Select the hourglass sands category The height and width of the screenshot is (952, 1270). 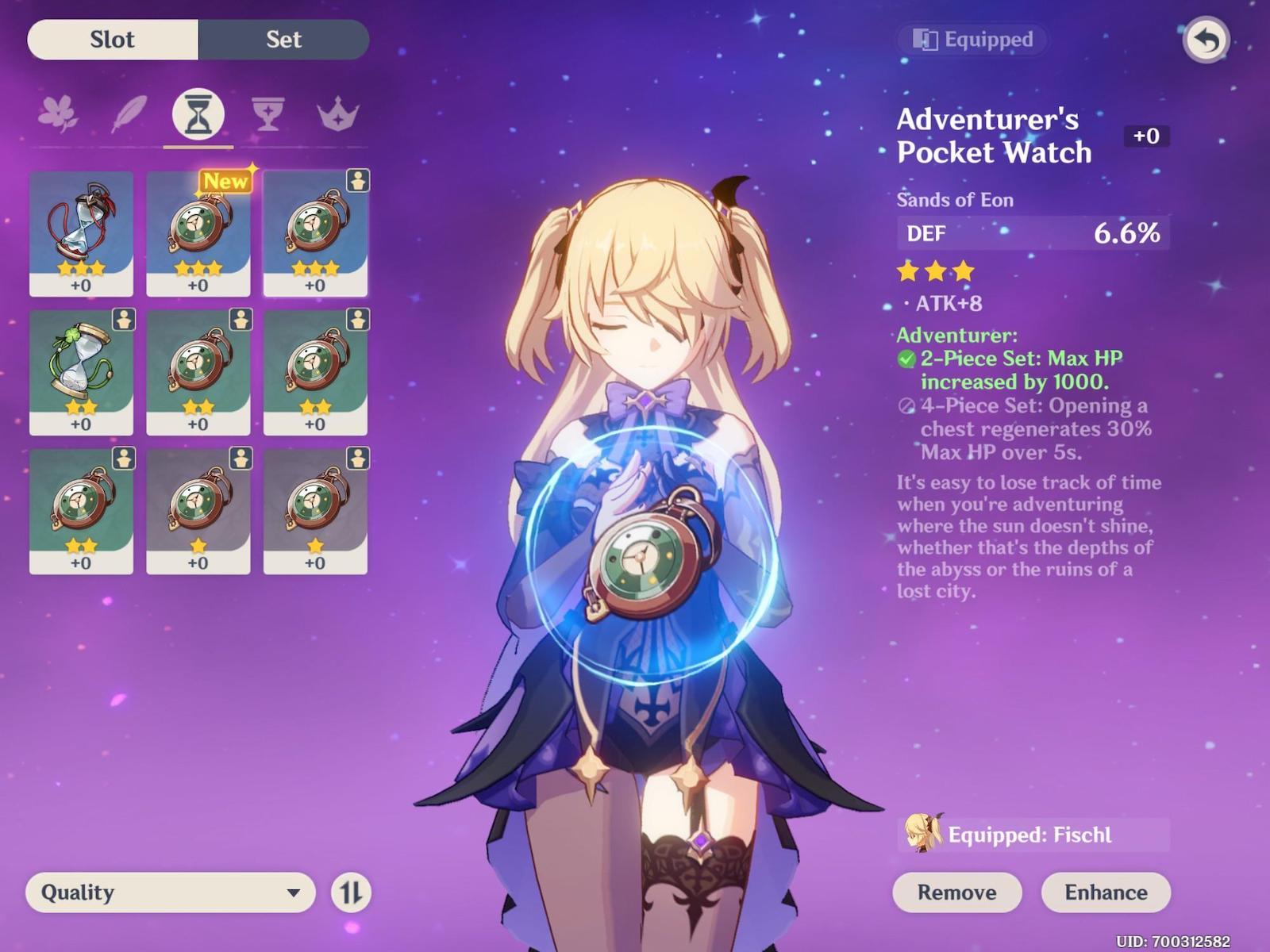[198, 114]
